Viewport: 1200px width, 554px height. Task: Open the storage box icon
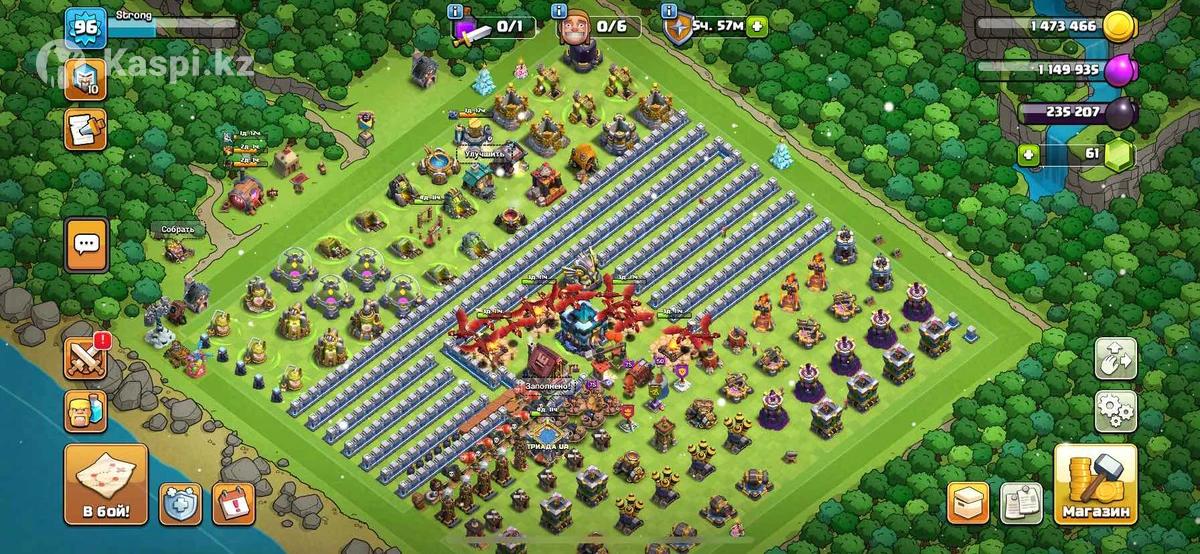tap(967, 502)
